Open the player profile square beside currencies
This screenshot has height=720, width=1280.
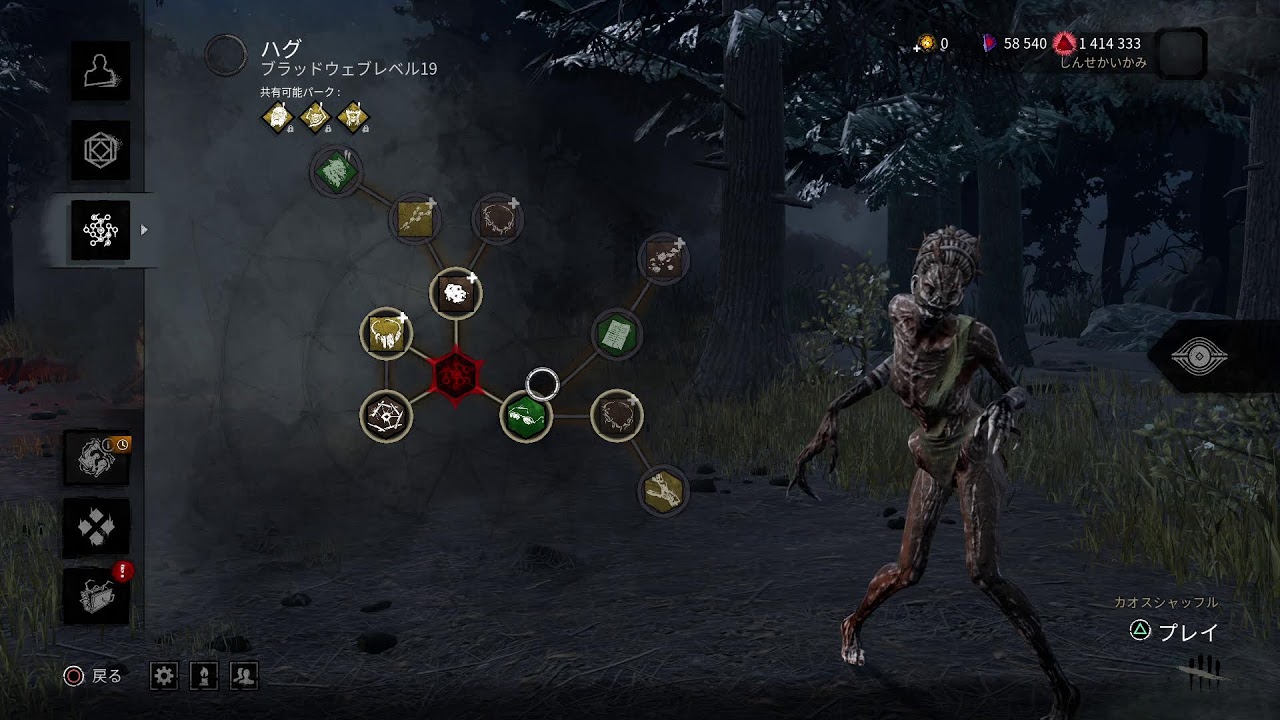click(x=1180, y=52)
